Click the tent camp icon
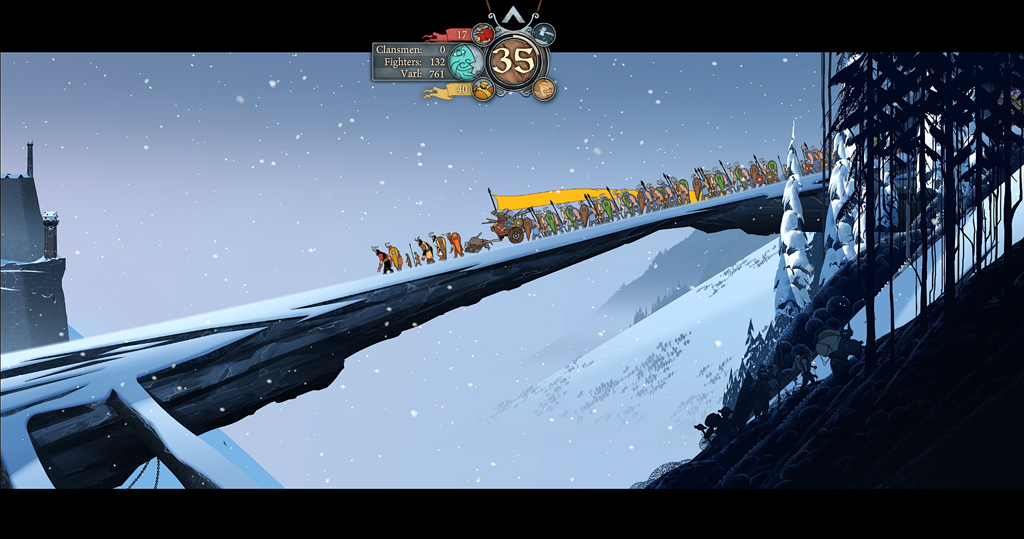Image resolution: width=1024 pixels, height=539 pixels. point(544,34)
